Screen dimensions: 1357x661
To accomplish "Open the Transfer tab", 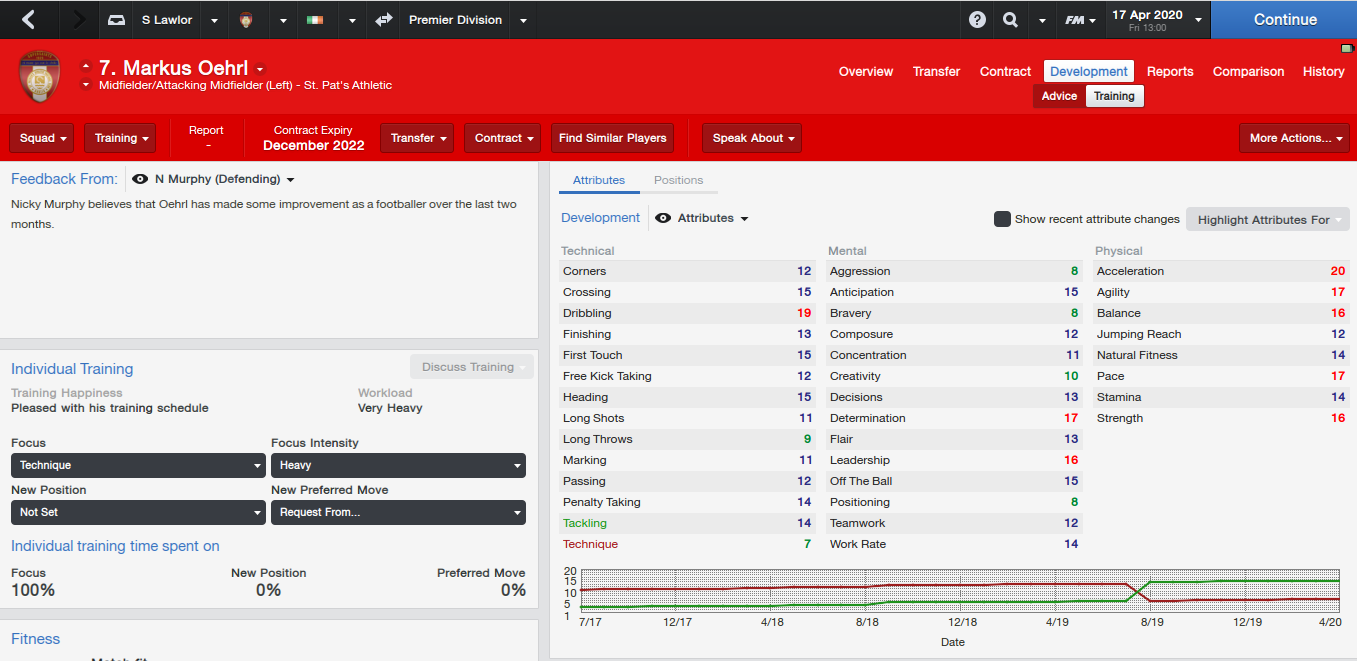I will (x=936, y=71).
